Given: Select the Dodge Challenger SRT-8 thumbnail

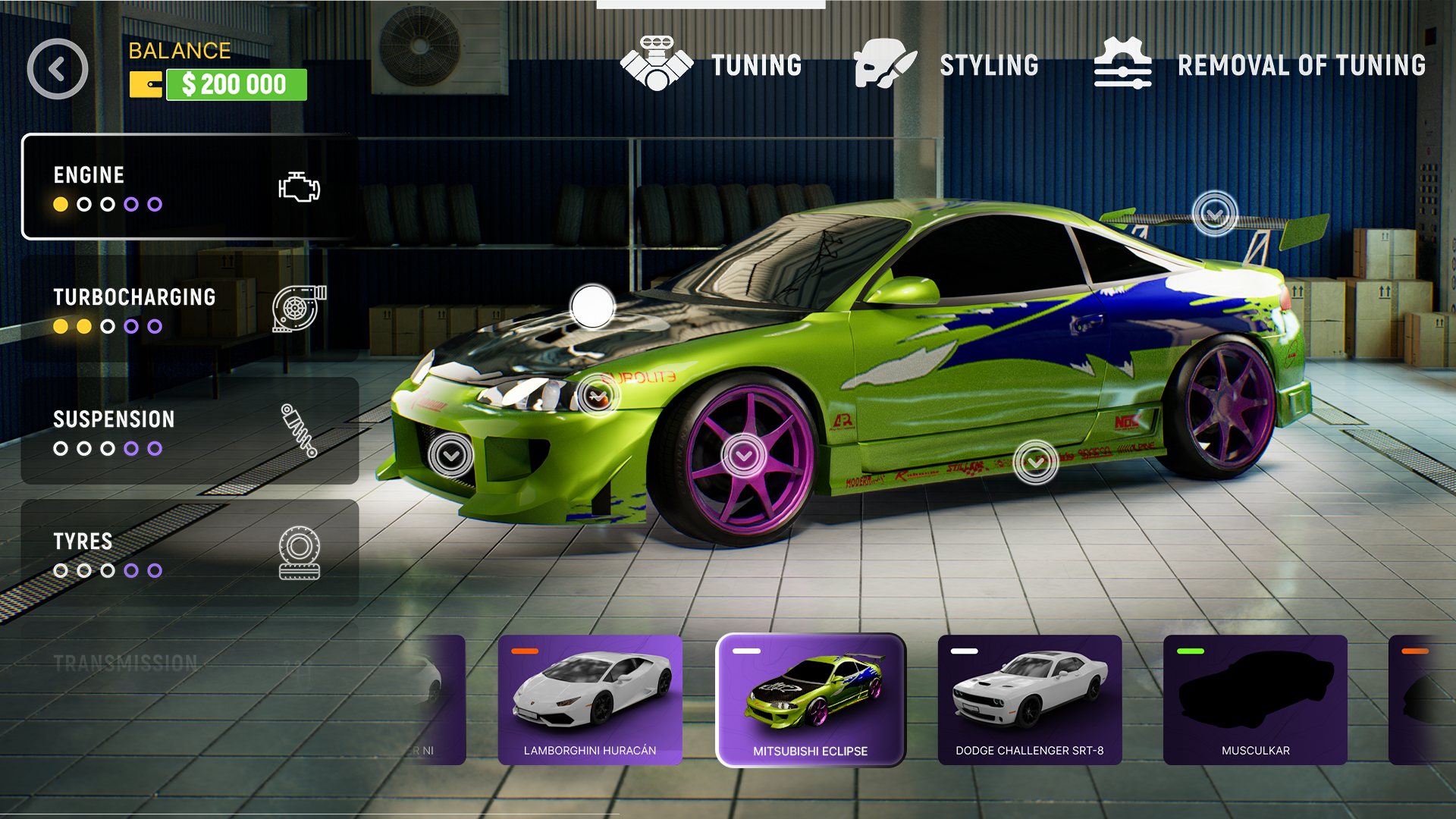Looking at the screenshot, I should [1029, 699].
